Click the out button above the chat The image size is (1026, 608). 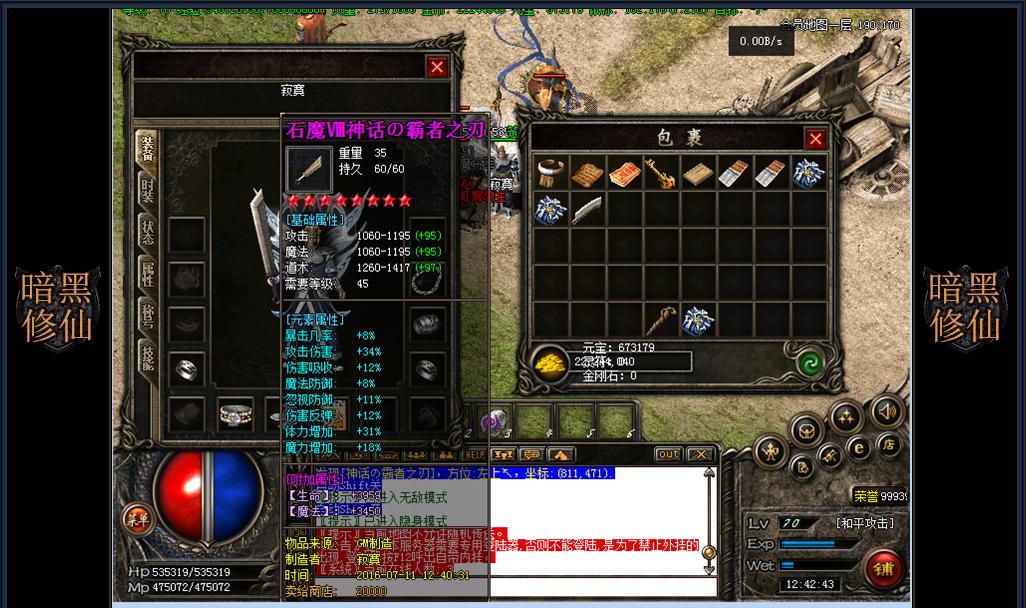click(x=668, y=455)
